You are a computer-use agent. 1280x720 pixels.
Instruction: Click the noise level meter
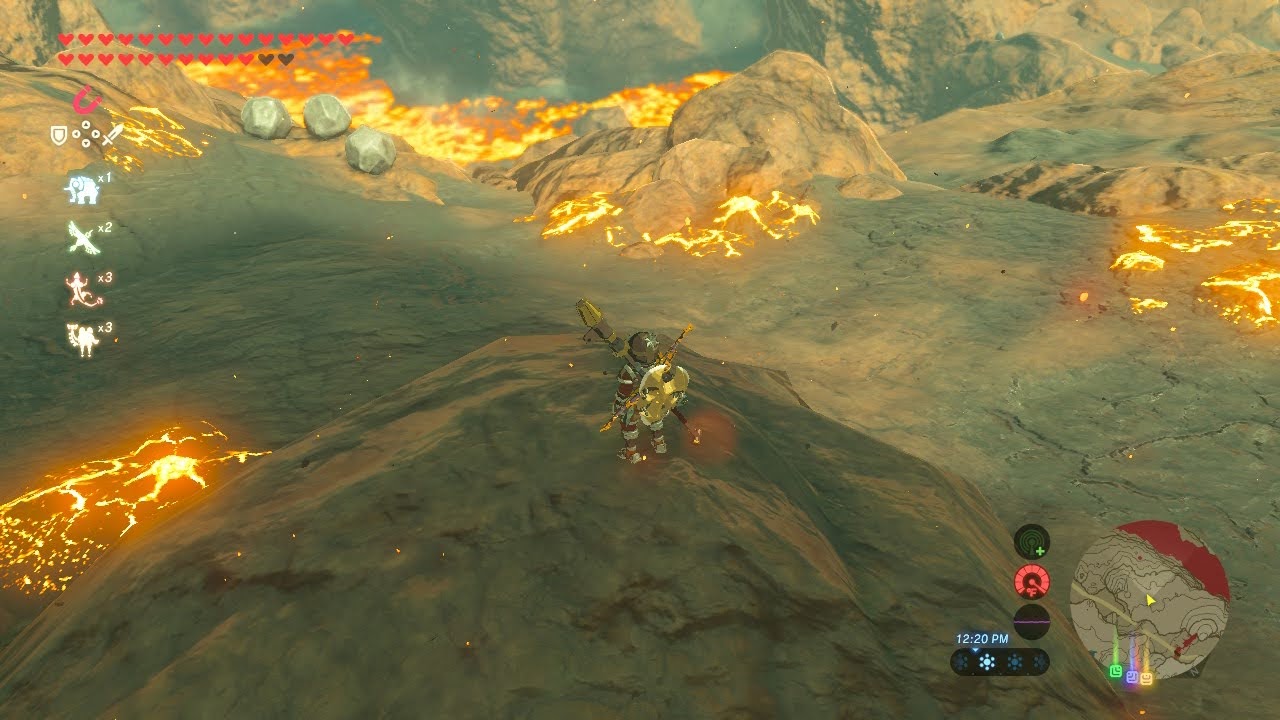(x=1031, y=621)
